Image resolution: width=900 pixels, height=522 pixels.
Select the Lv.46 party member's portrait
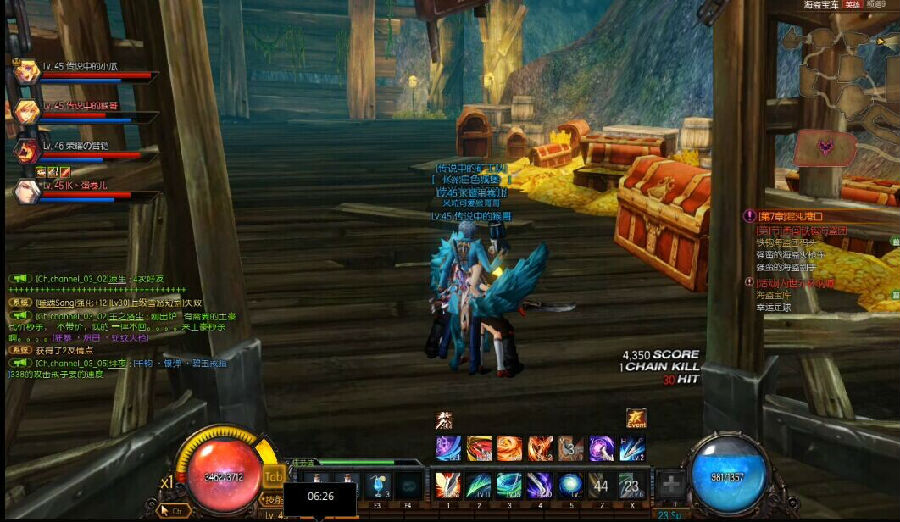(26, 151)
